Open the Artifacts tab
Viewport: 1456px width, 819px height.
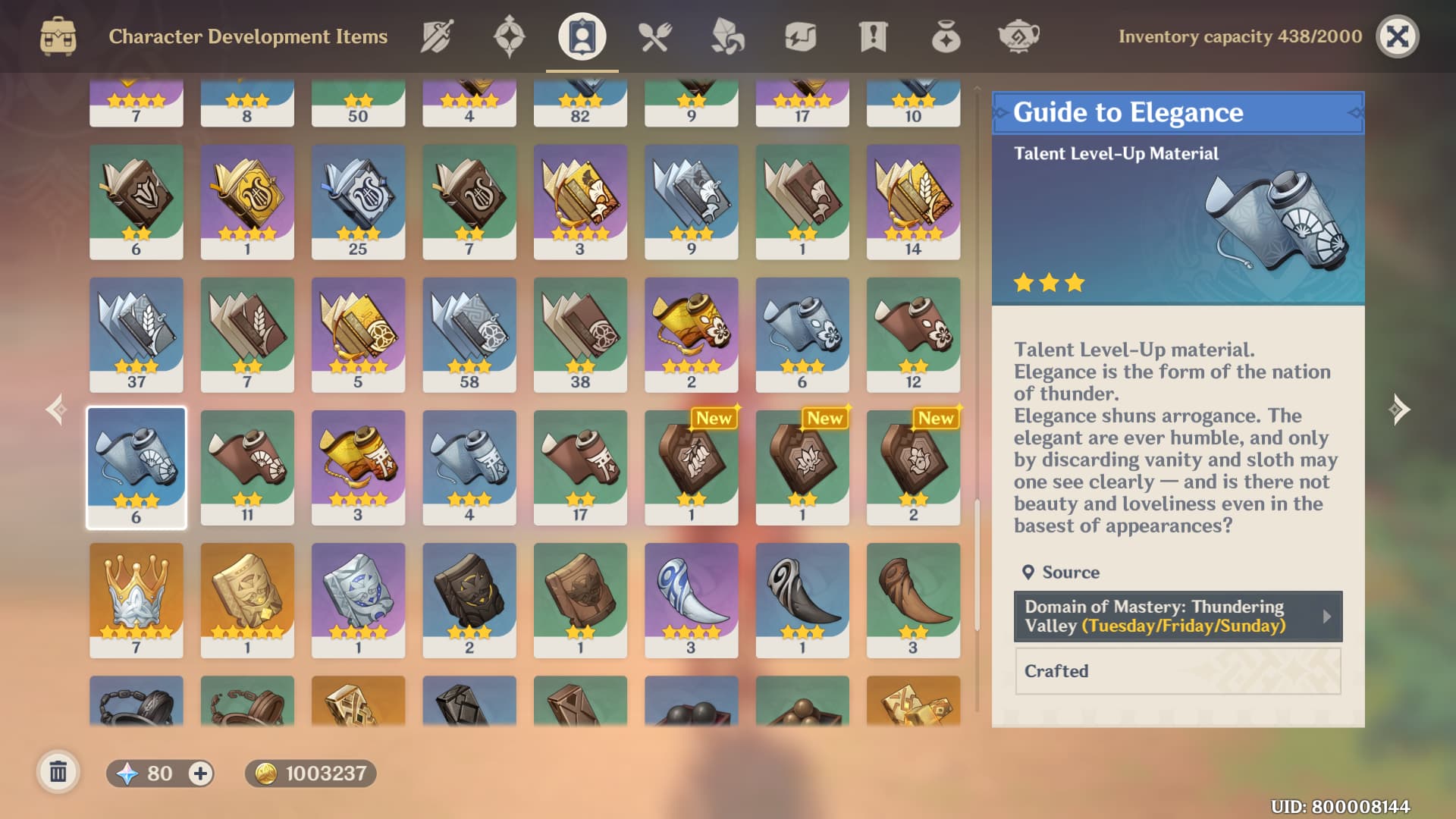click(509, 36)
